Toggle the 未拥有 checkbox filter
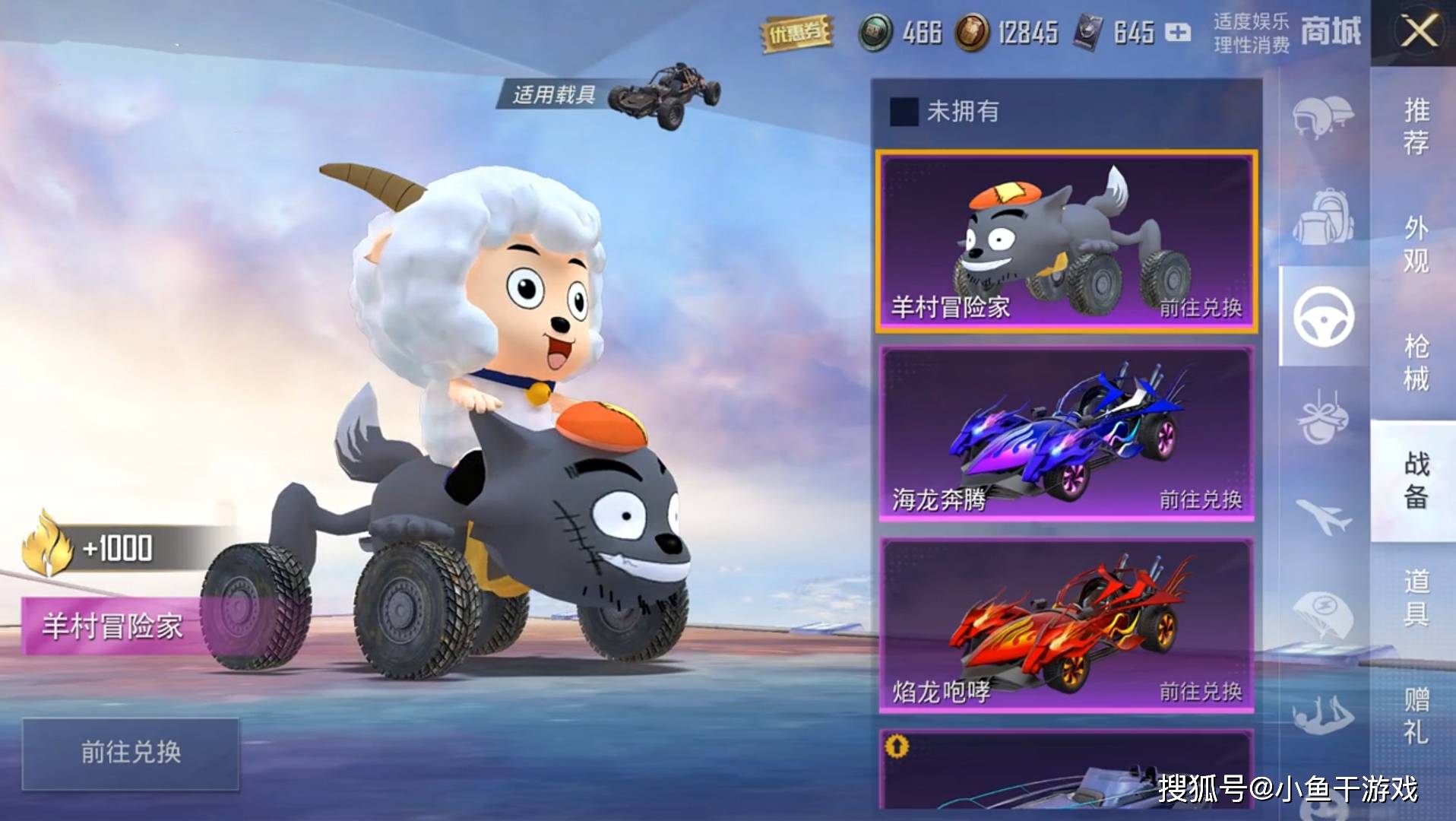The width and height of the screenshot is (1456, 821). (904, 112)
